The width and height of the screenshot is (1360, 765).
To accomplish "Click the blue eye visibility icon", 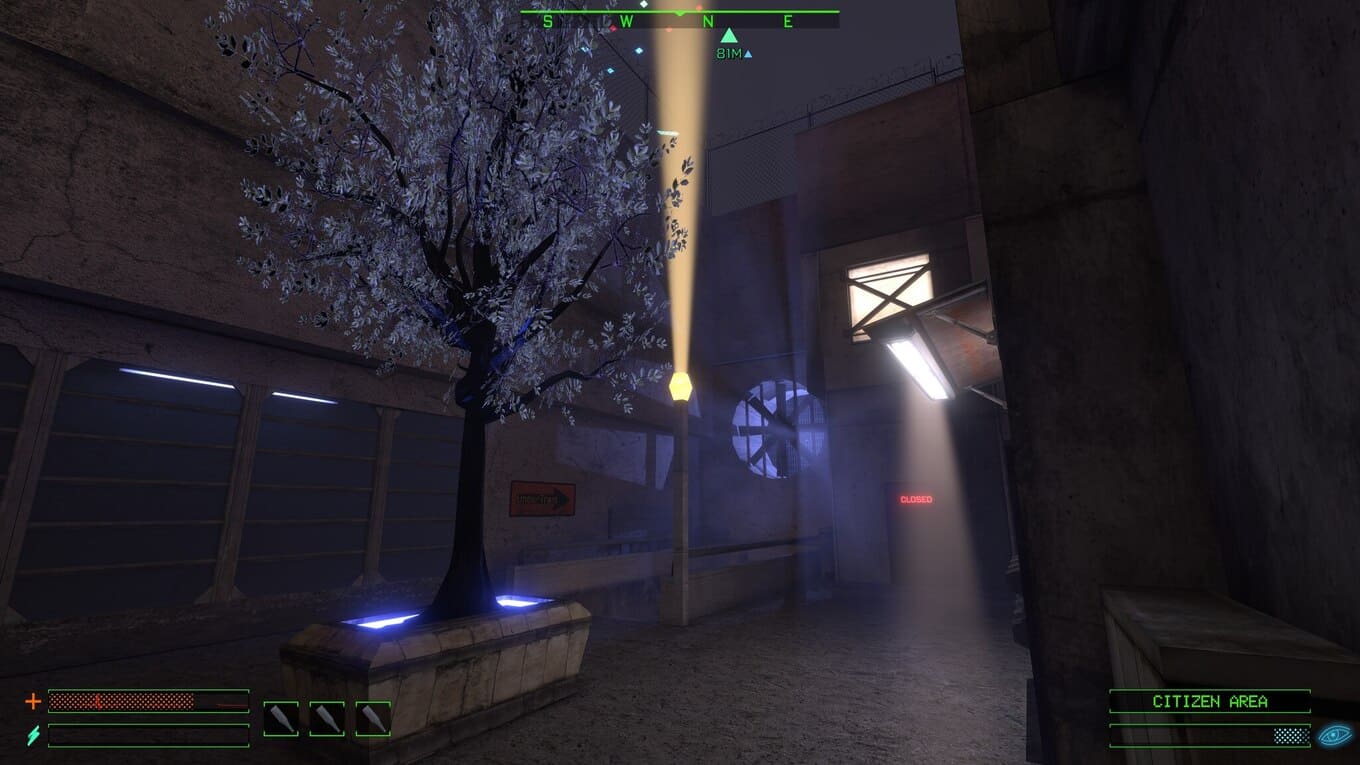I will click(1334, 736).
